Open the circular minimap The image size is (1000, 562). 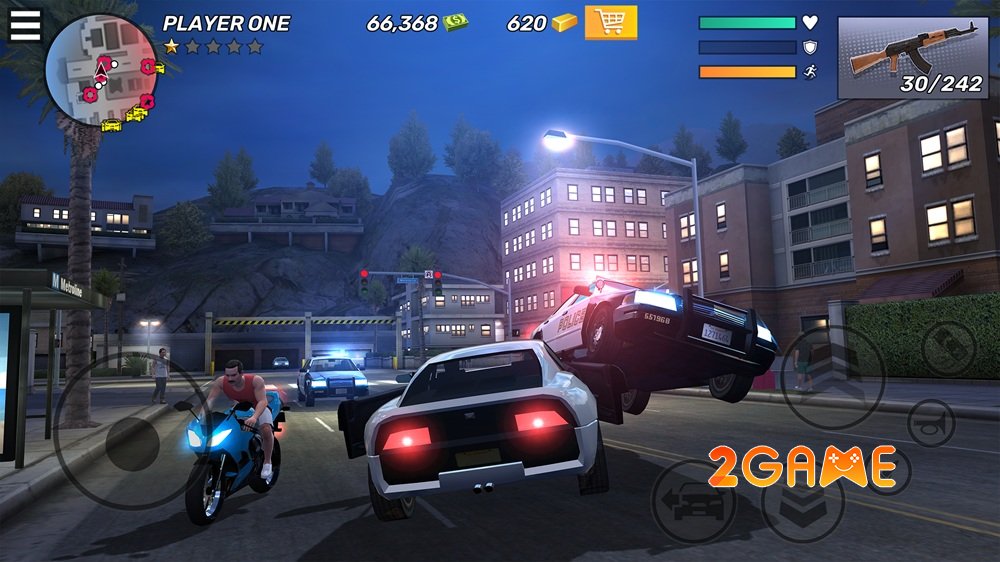point(102,70)
